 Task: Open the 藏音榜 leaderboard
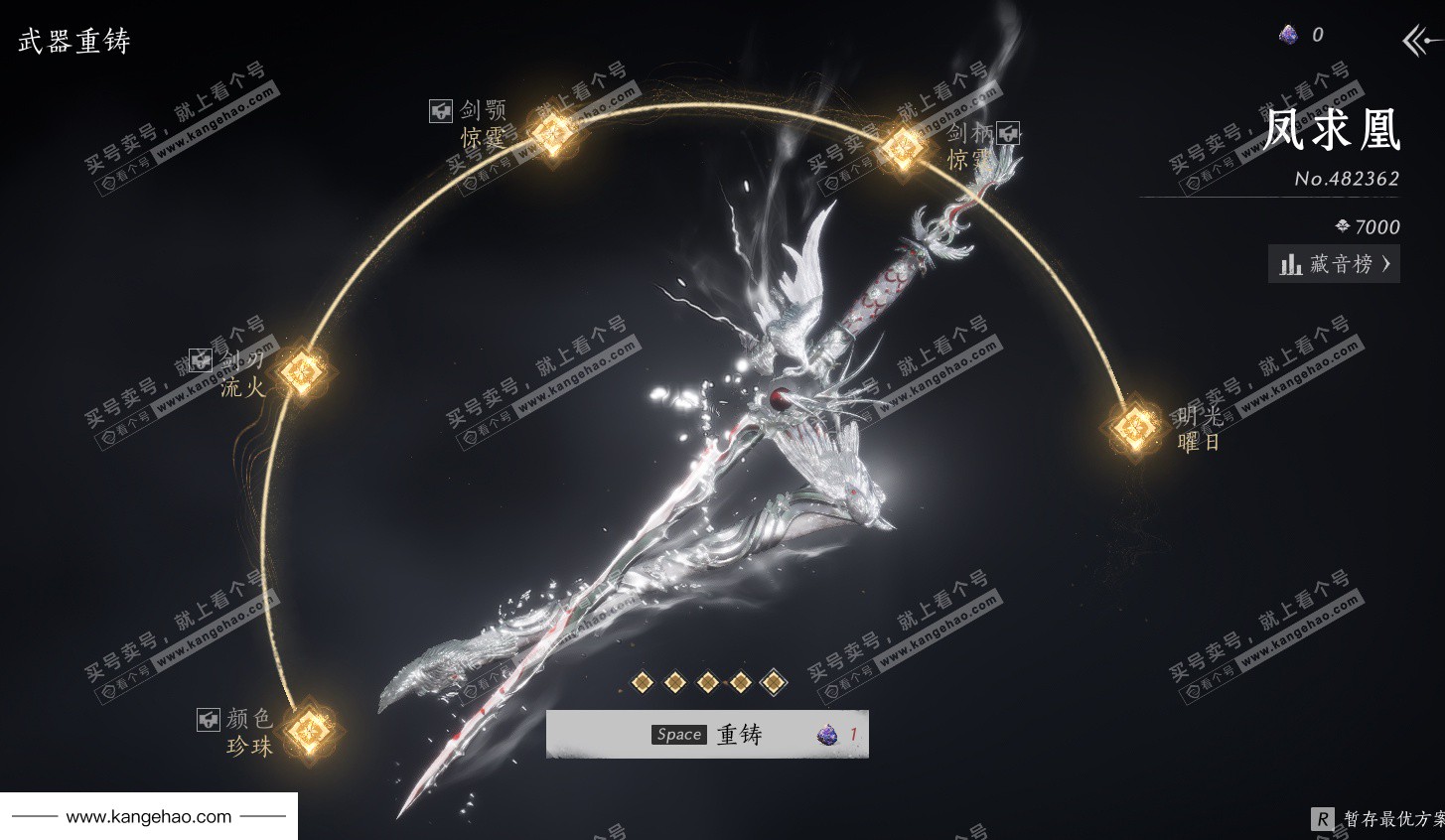coord(1334,264)
